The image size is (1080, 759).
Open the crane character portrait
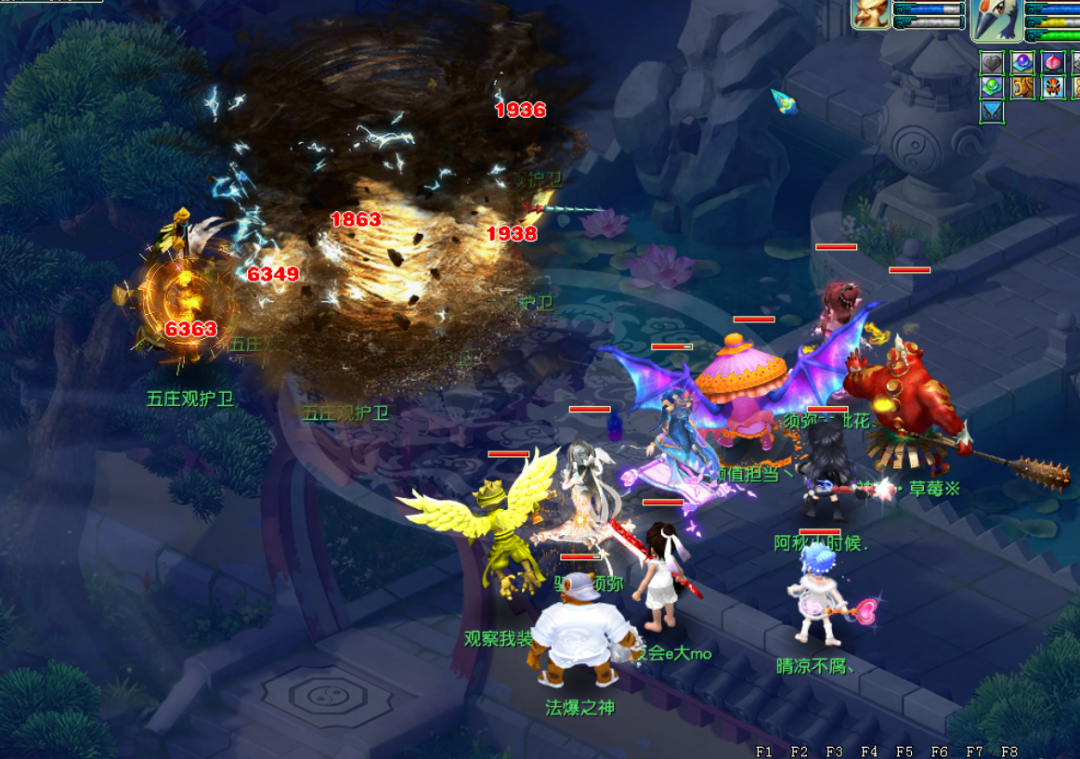tap(995, 20)
